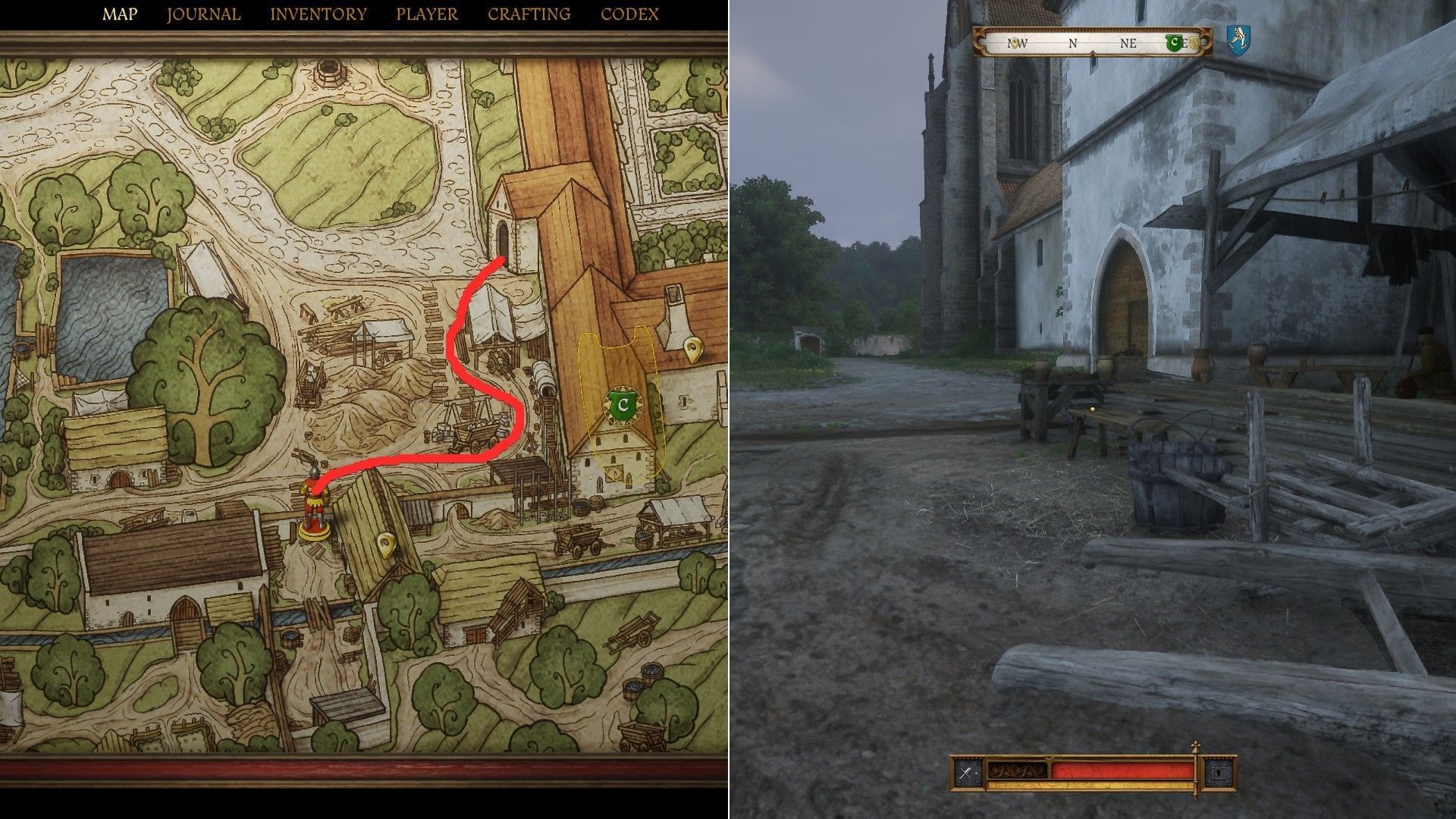
Task: Open the JOURNAL tab
Action: click(203, 13)
